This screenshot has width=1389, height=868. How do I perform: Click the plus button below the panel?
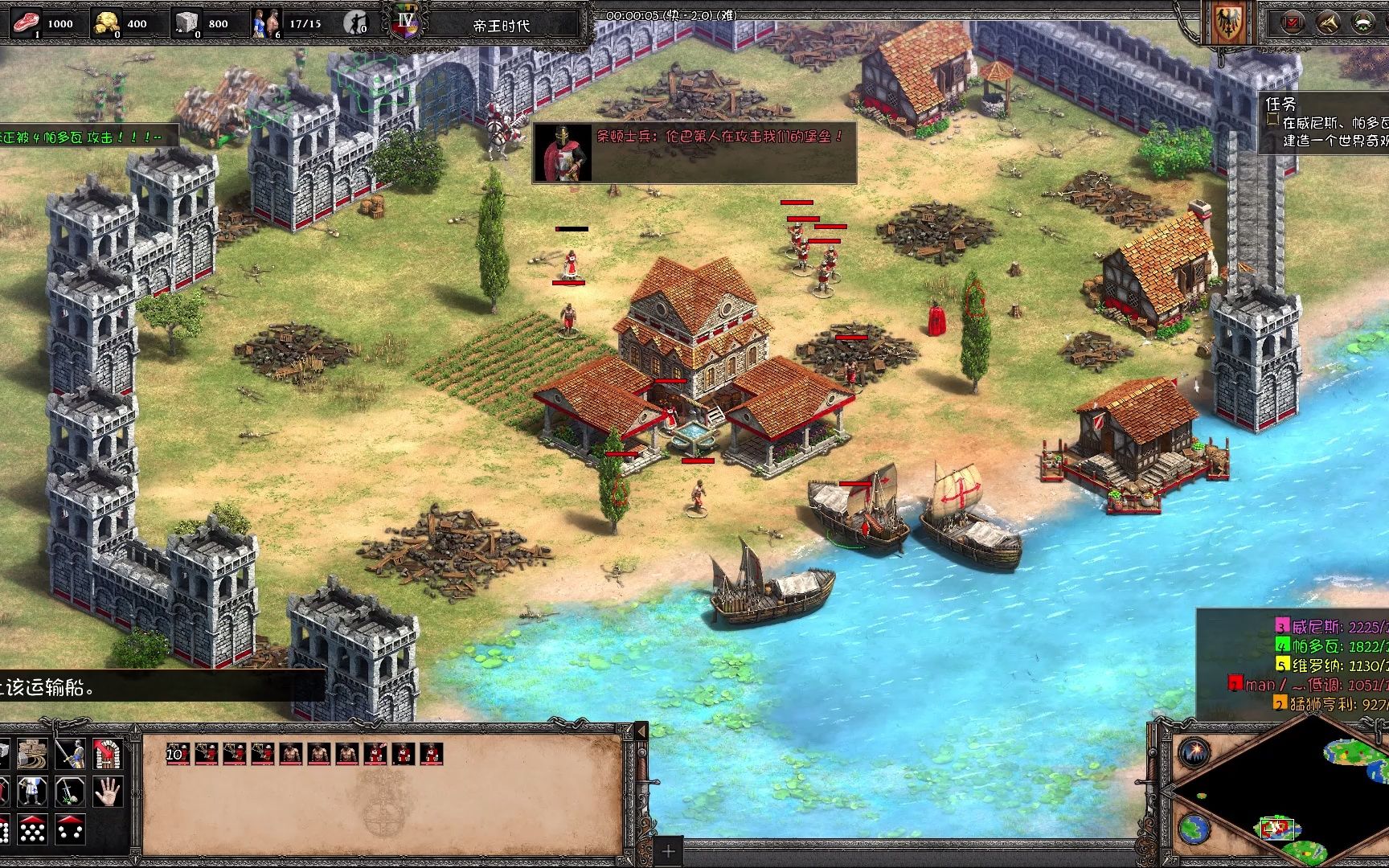point(668,851)
